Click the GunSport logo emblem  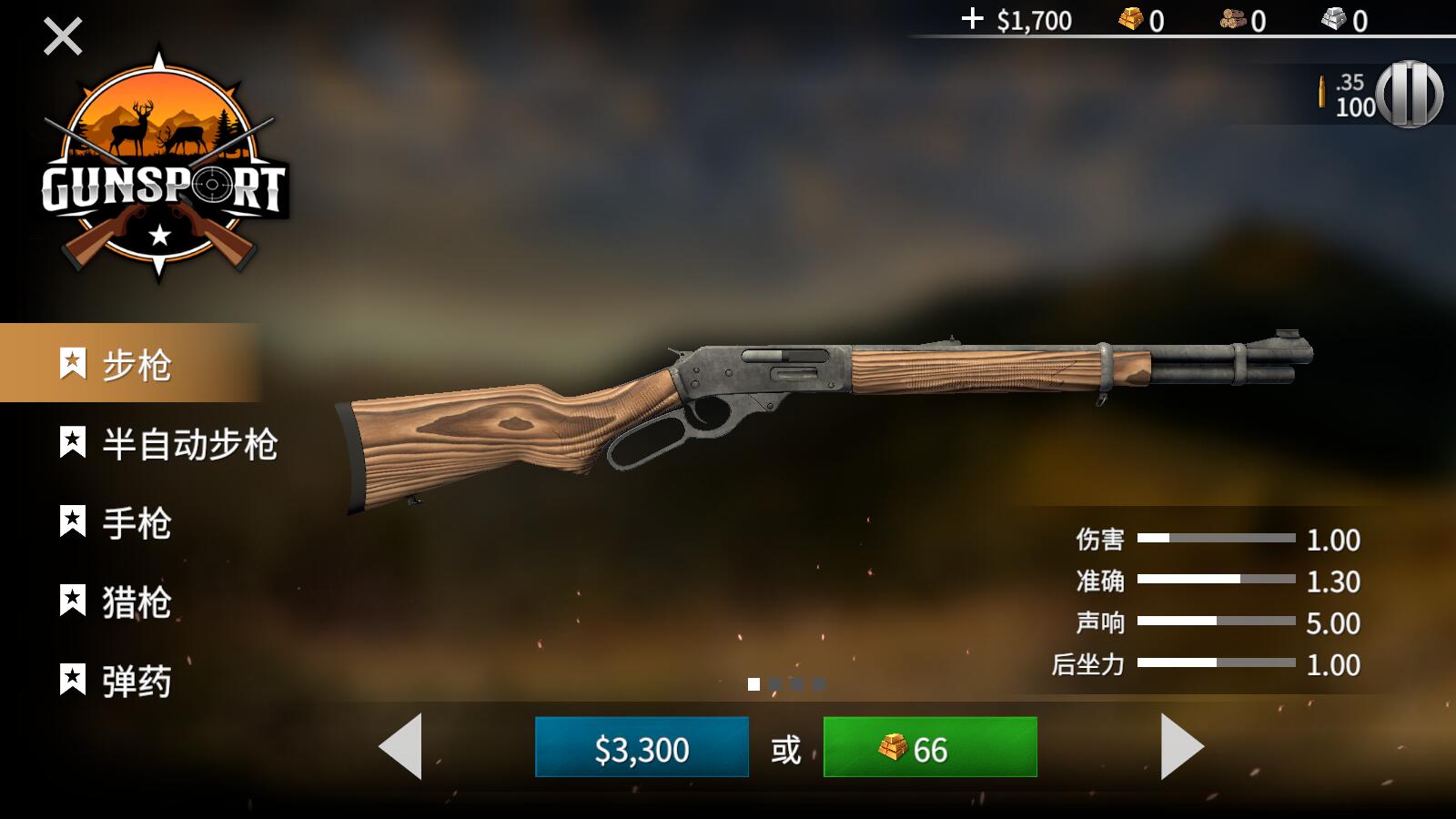[x=162, y=168]
